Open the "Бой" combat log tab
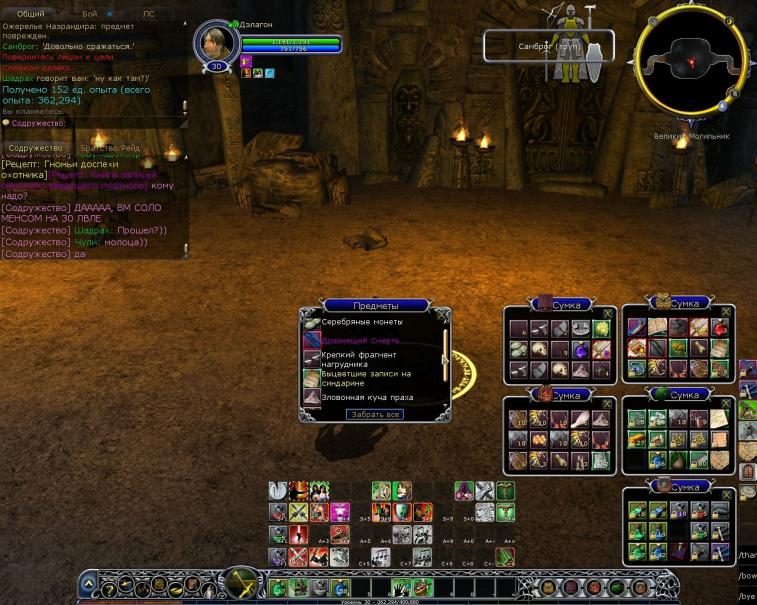 (90, 15)
